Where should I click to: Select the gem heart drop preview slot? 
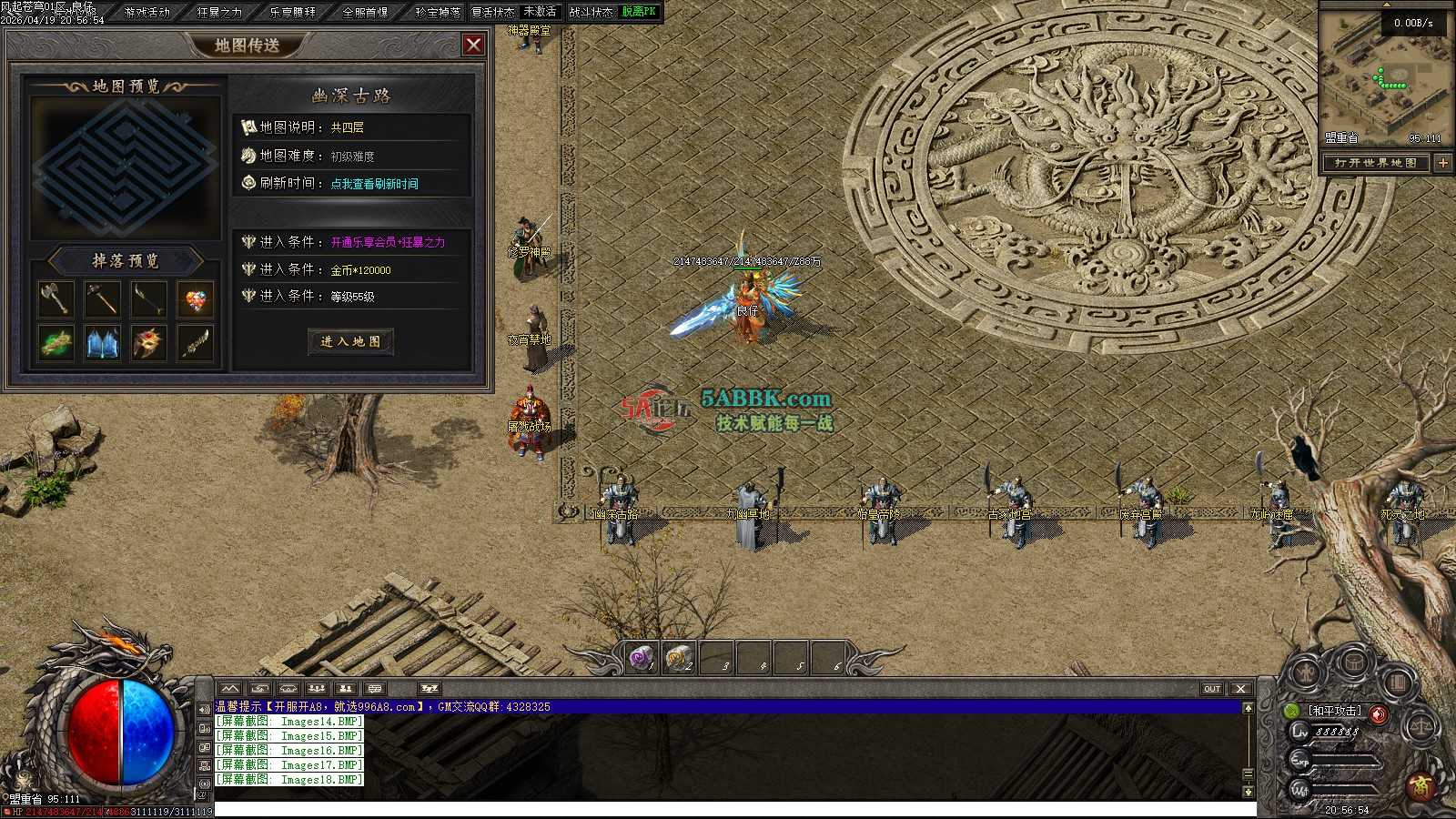pos(195,298)
